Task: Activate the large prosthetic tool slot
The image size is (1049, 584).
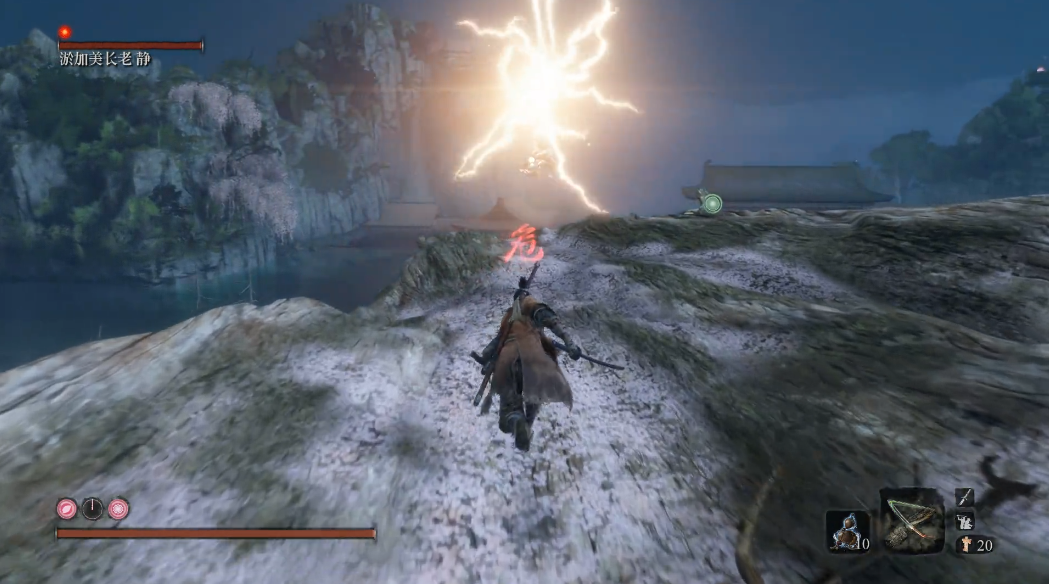Action: [912, 519]
